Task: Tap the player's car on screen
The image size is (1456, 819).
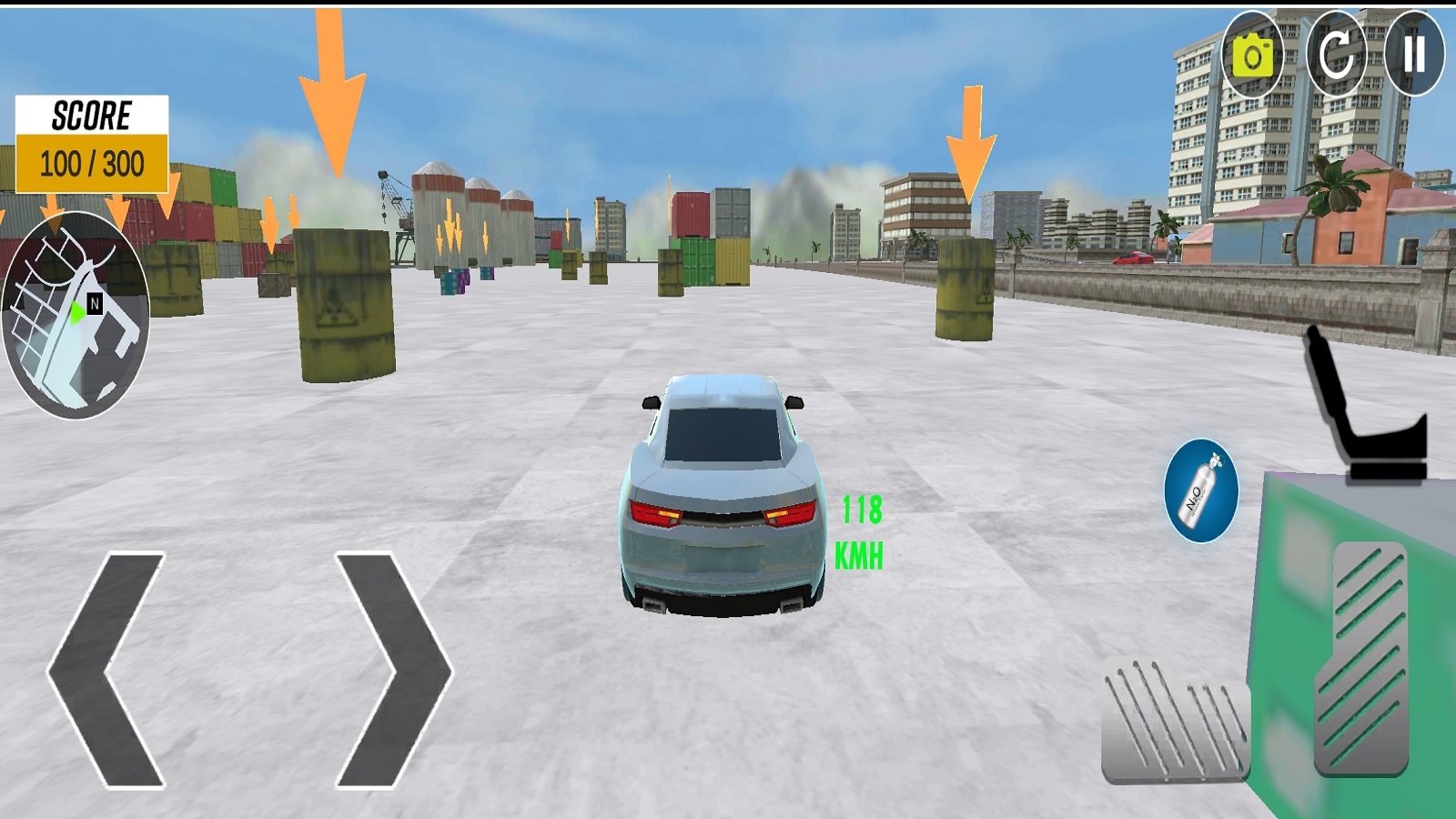Action: [x=722, y=496]
